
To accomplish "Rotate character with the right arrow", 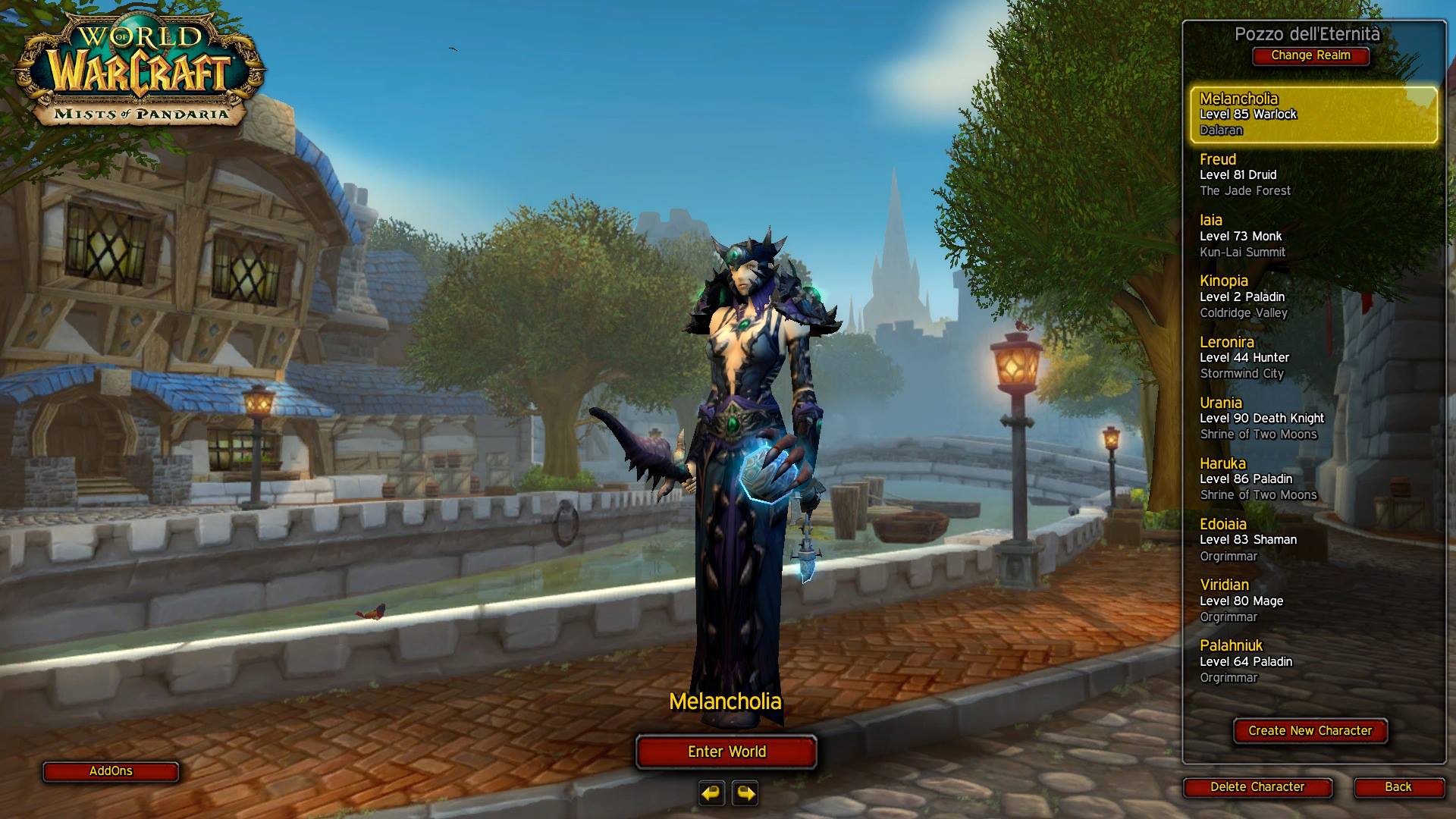I will (745, 793).
